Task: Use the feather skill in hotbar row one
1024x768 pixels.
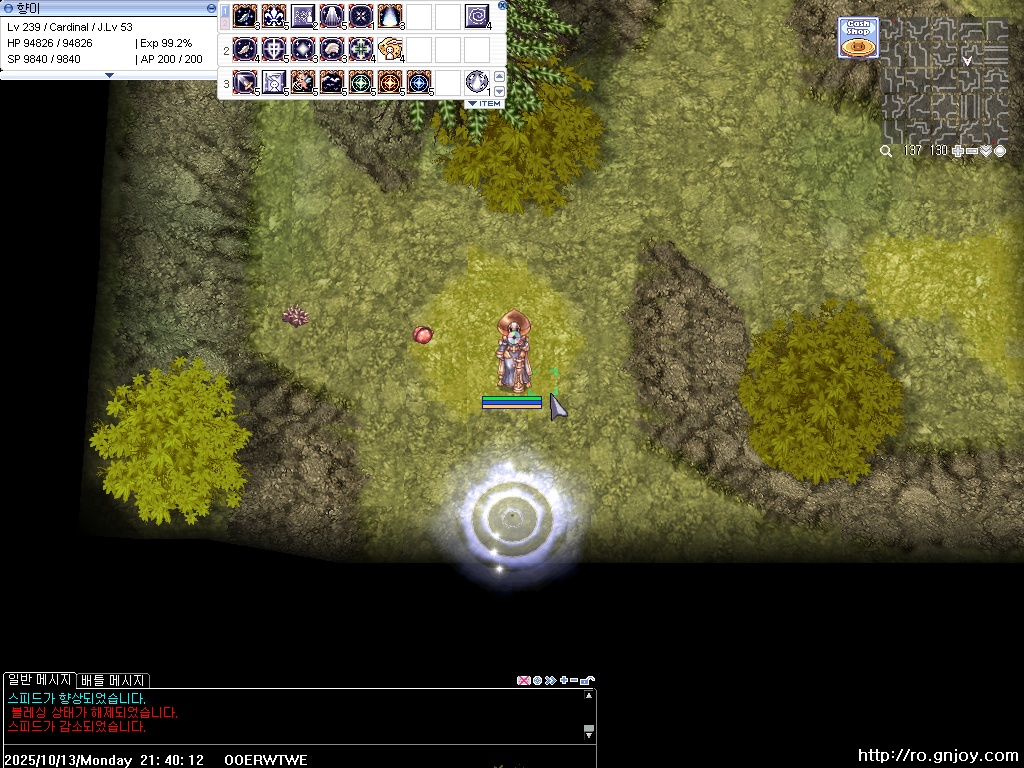Action: (245, 16)
